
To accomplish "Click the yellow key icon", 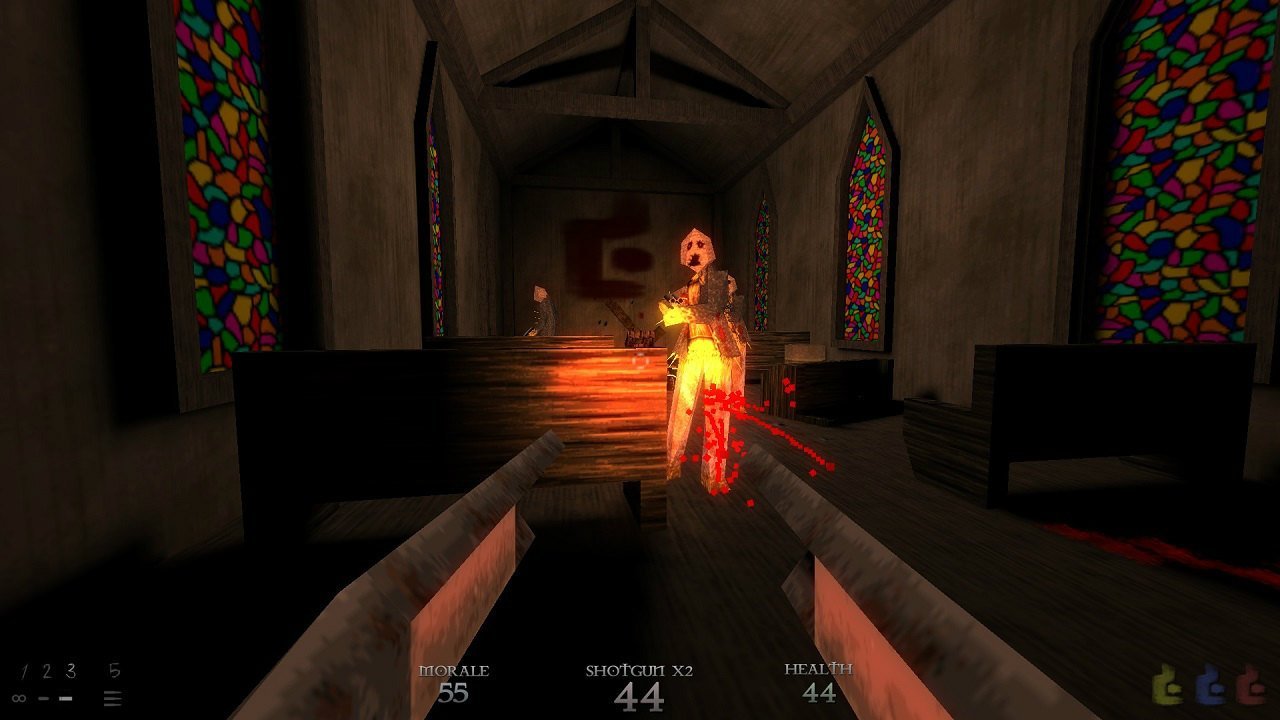I will coord(1167,684).
